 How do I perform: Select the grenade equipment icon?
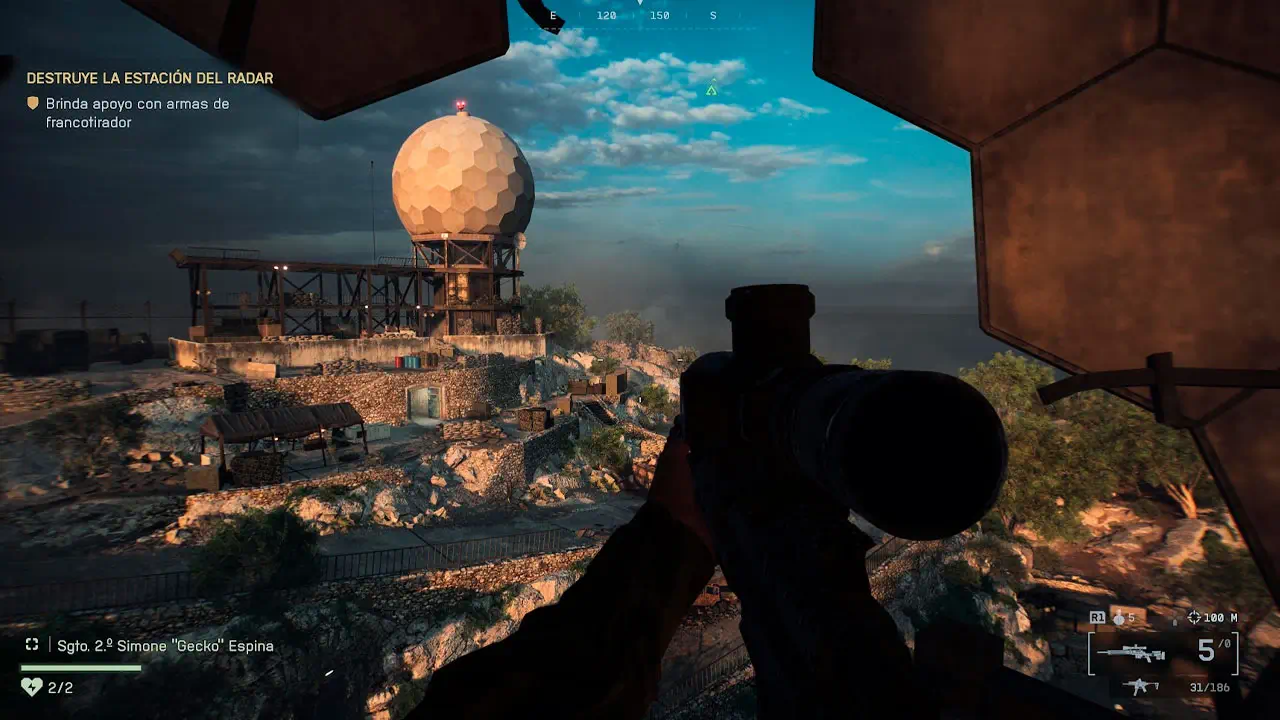coord(1119,619)
